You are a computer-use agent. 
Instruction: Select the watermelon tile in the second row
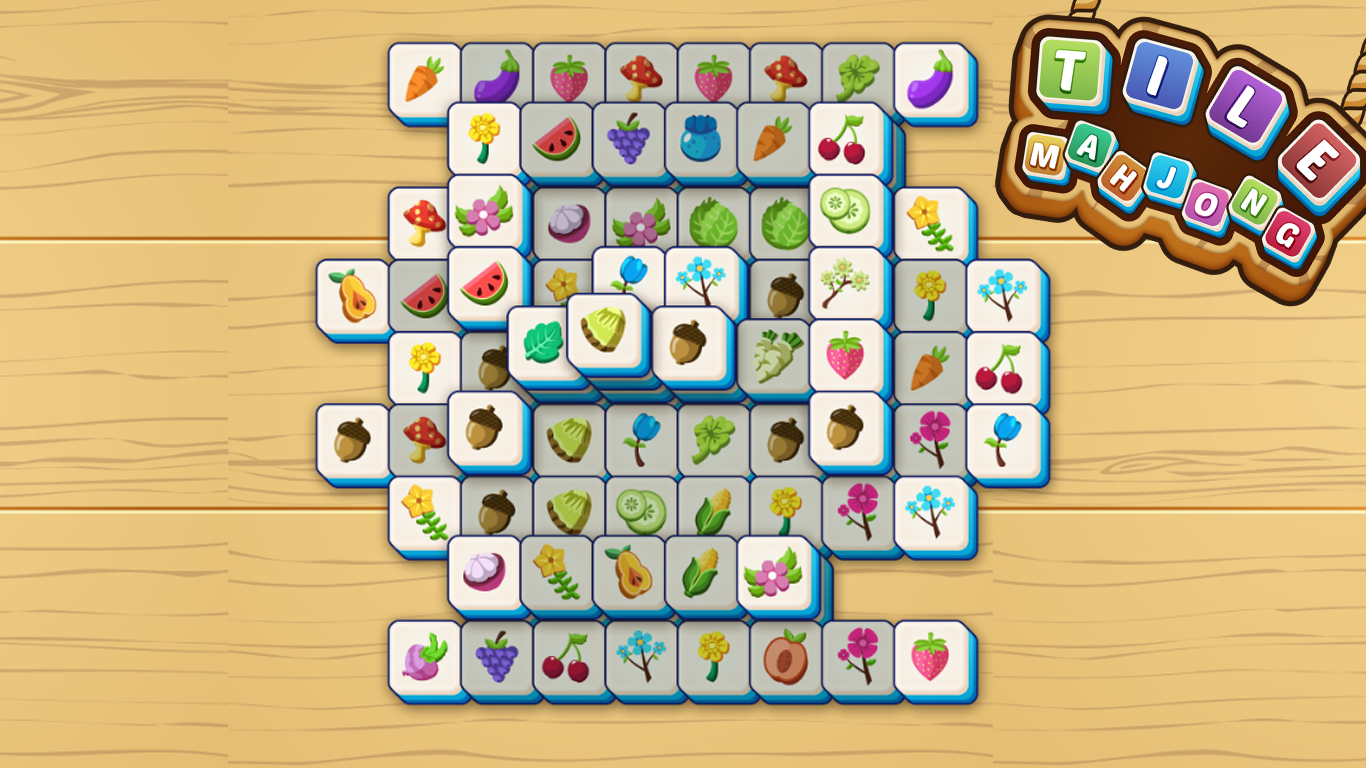point(557,142)
